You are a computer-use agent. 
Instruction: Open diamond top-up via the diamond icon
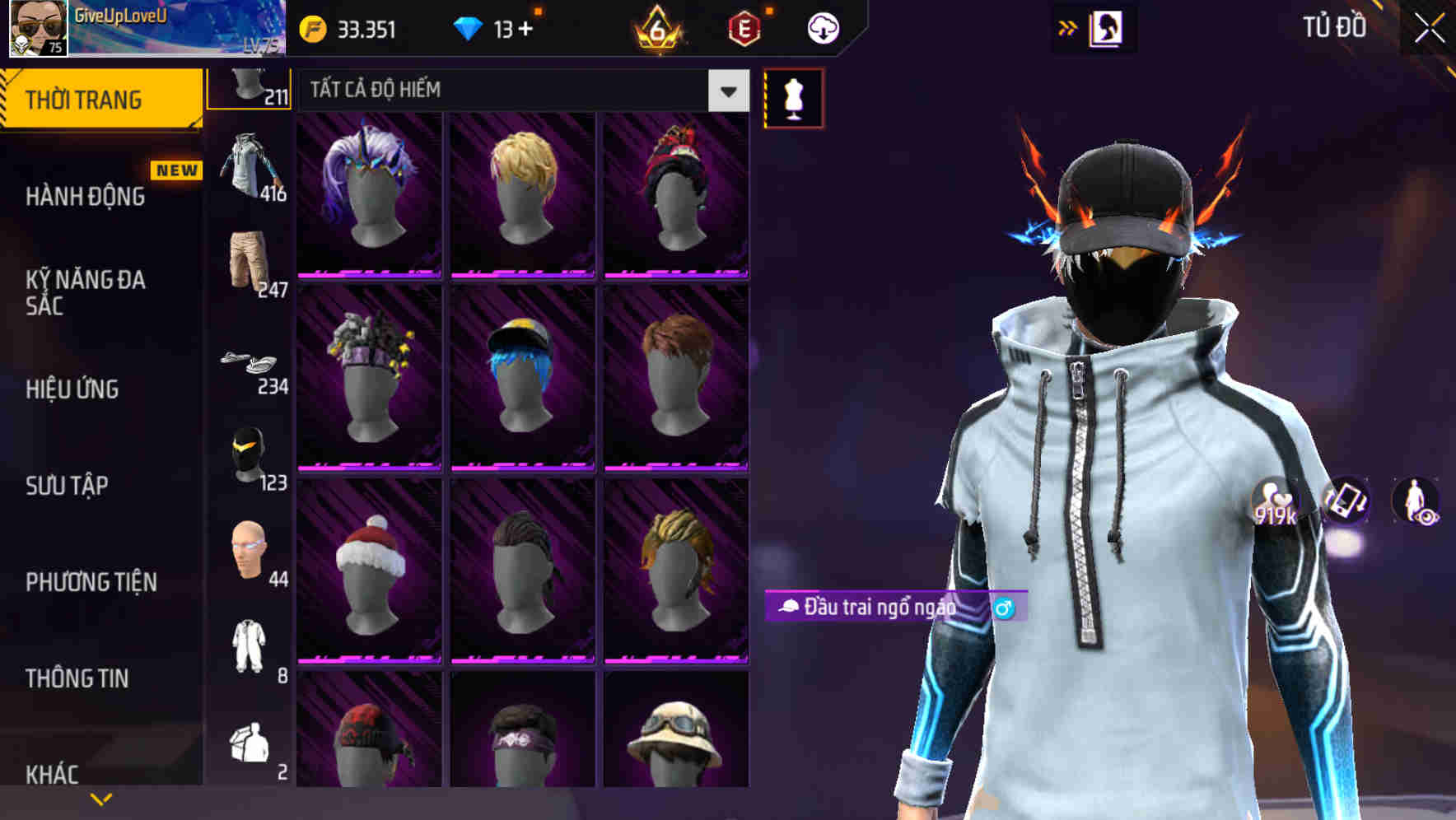(469, 27)
